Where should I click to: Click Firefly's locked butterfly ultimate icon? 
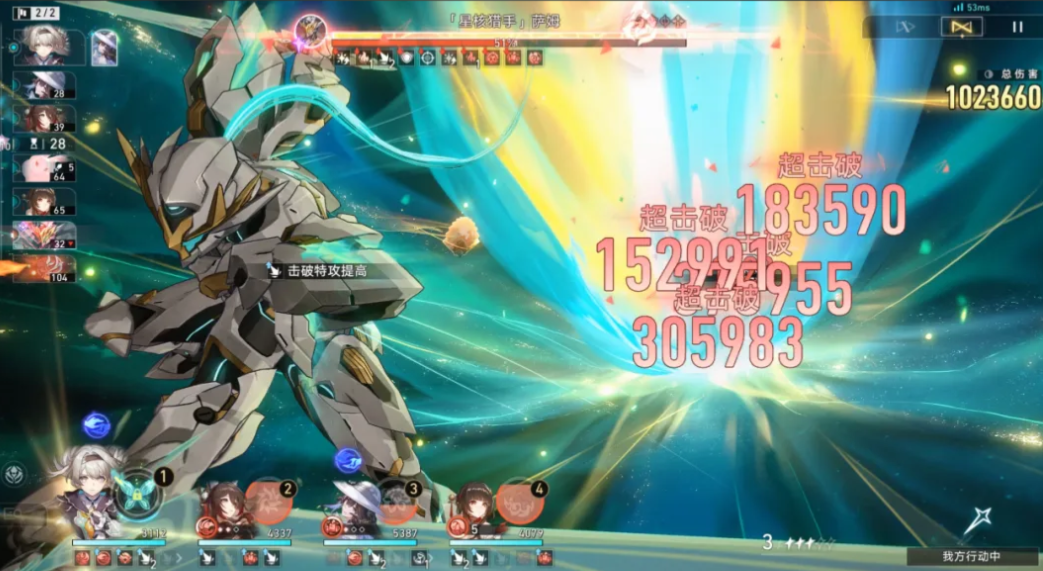(x=138, y=492)
